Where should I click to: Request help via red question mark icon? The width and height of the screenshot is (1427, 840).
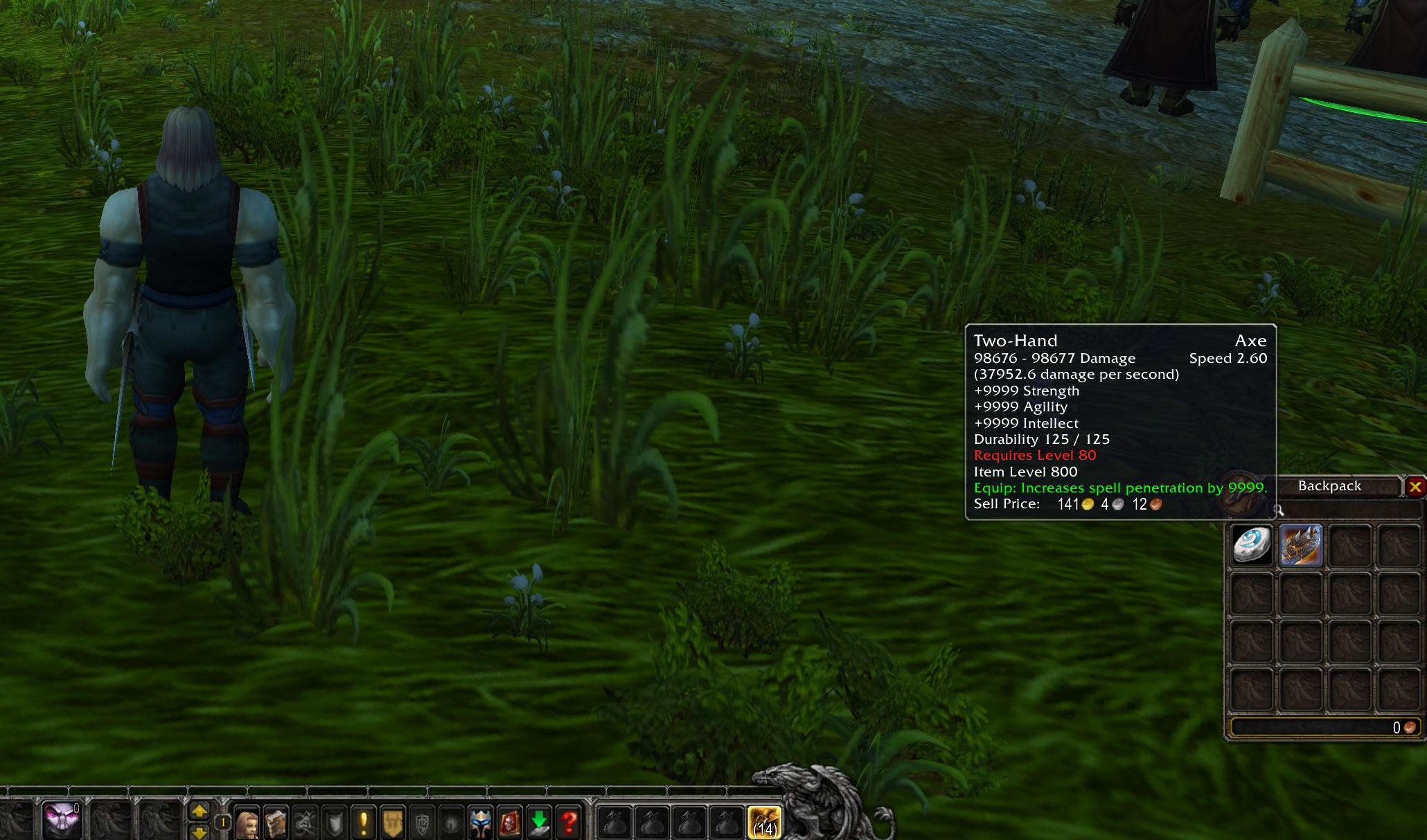[569, 821]
